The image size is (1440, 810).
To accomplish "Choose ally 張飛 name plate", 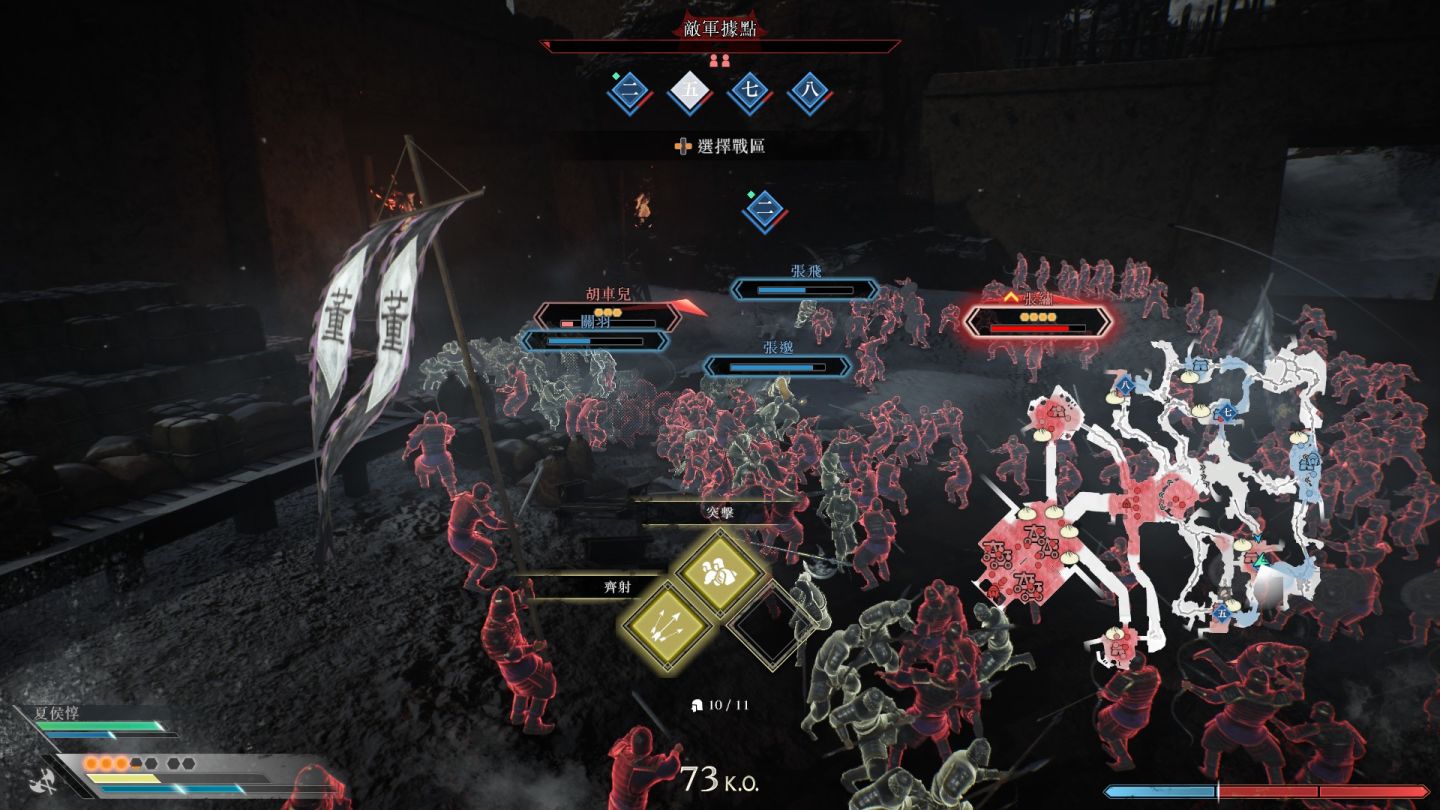I will pos(805,288).
